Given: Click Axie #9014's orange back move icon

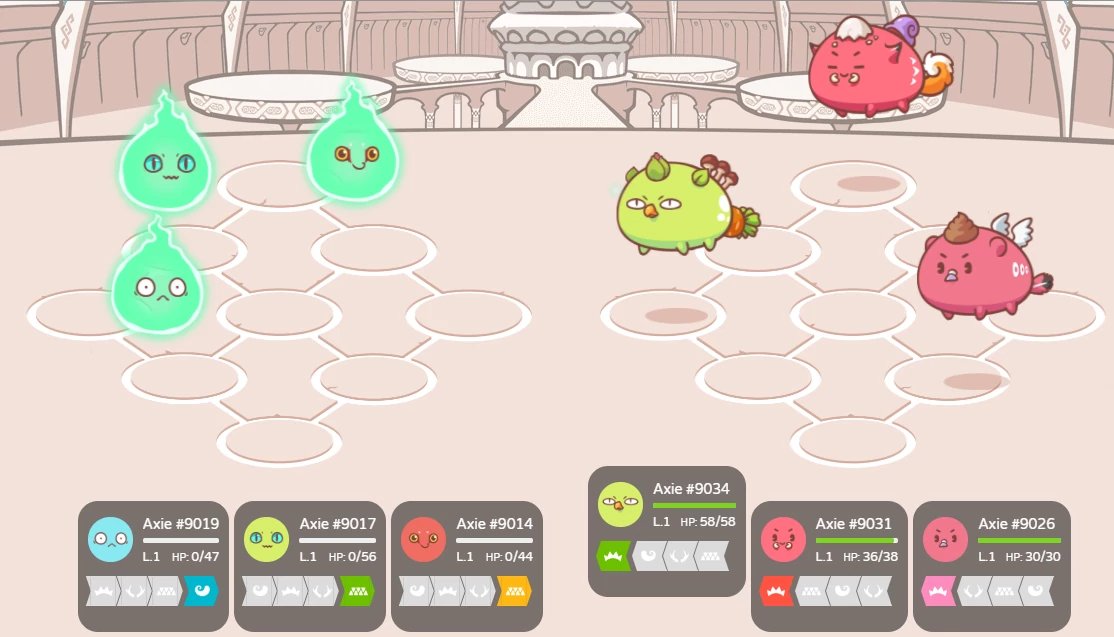Looking at the screenshot, I should (x=514, y=591).
